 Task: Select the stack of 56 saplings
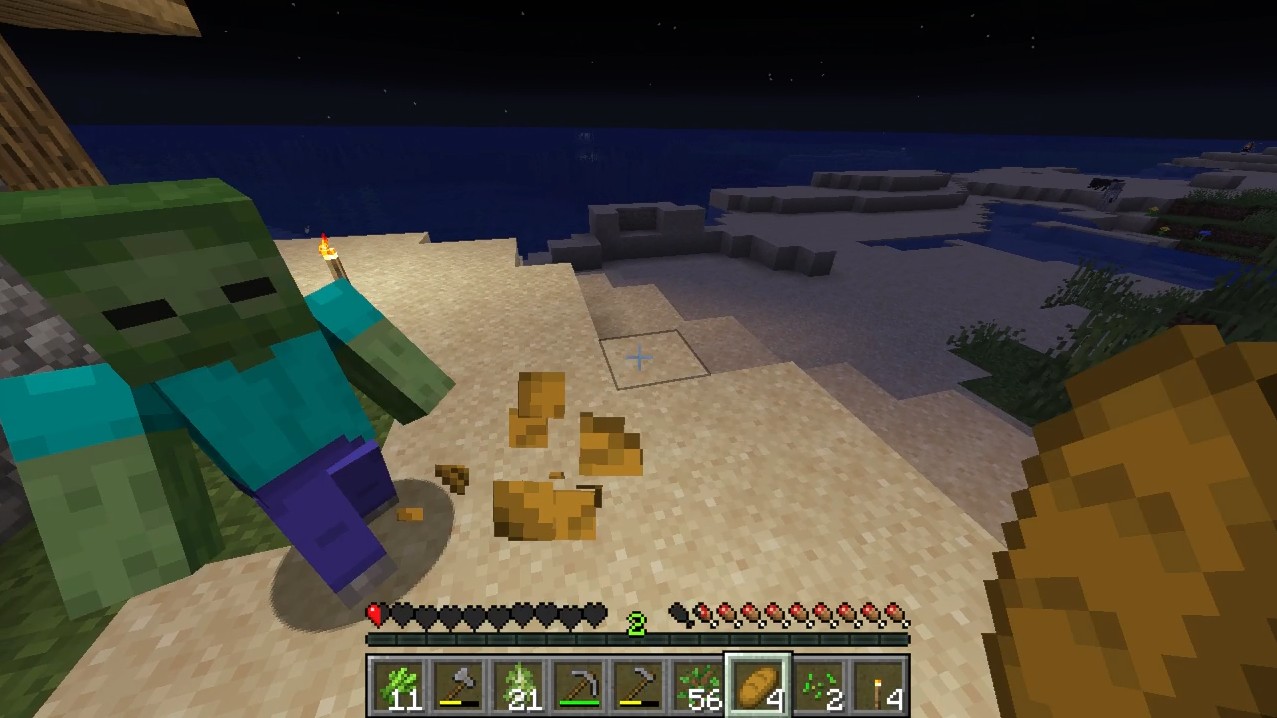click(697, 686)
